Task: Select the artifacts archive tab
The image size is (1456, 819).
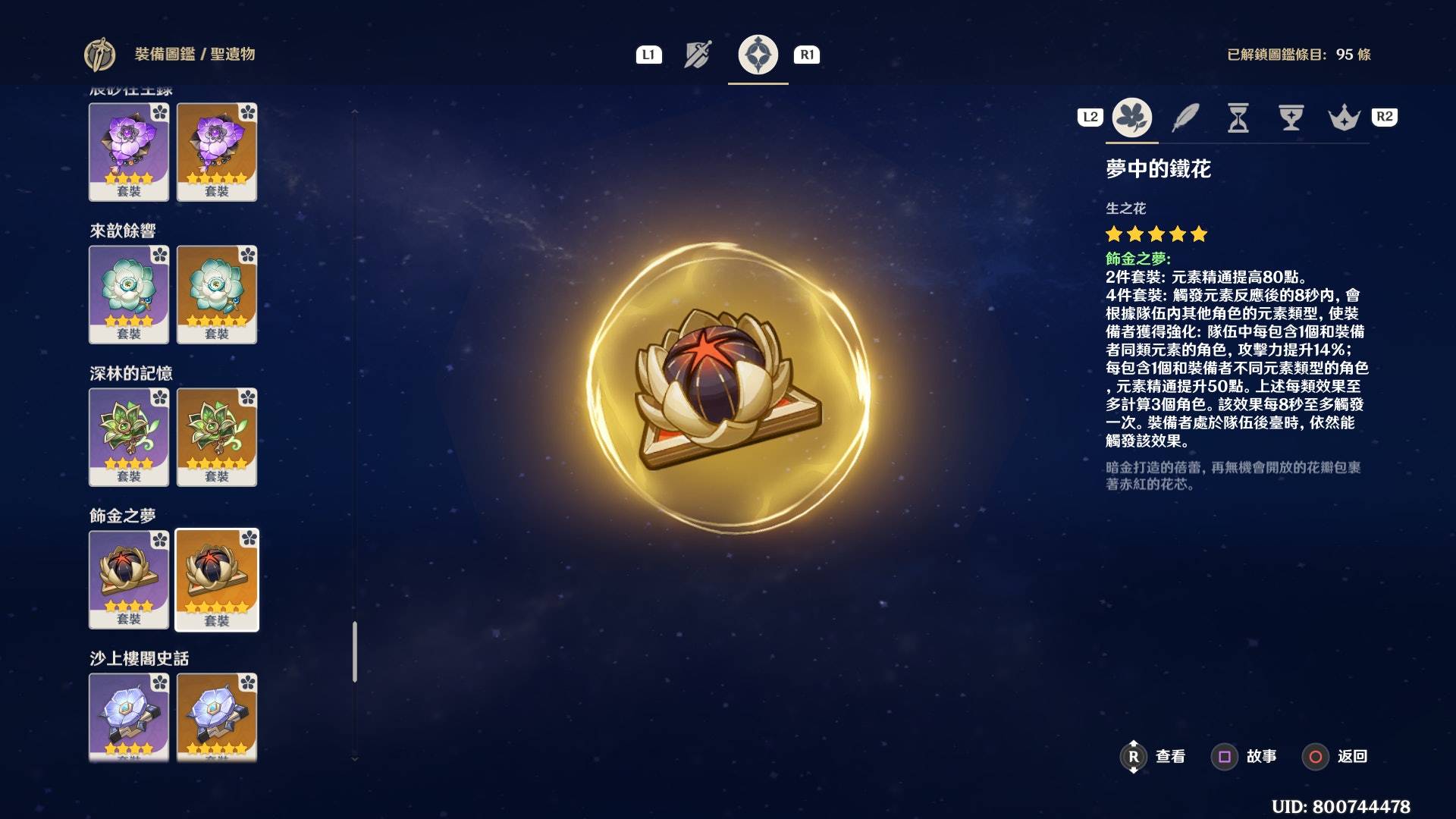Action: pos(758,55)
